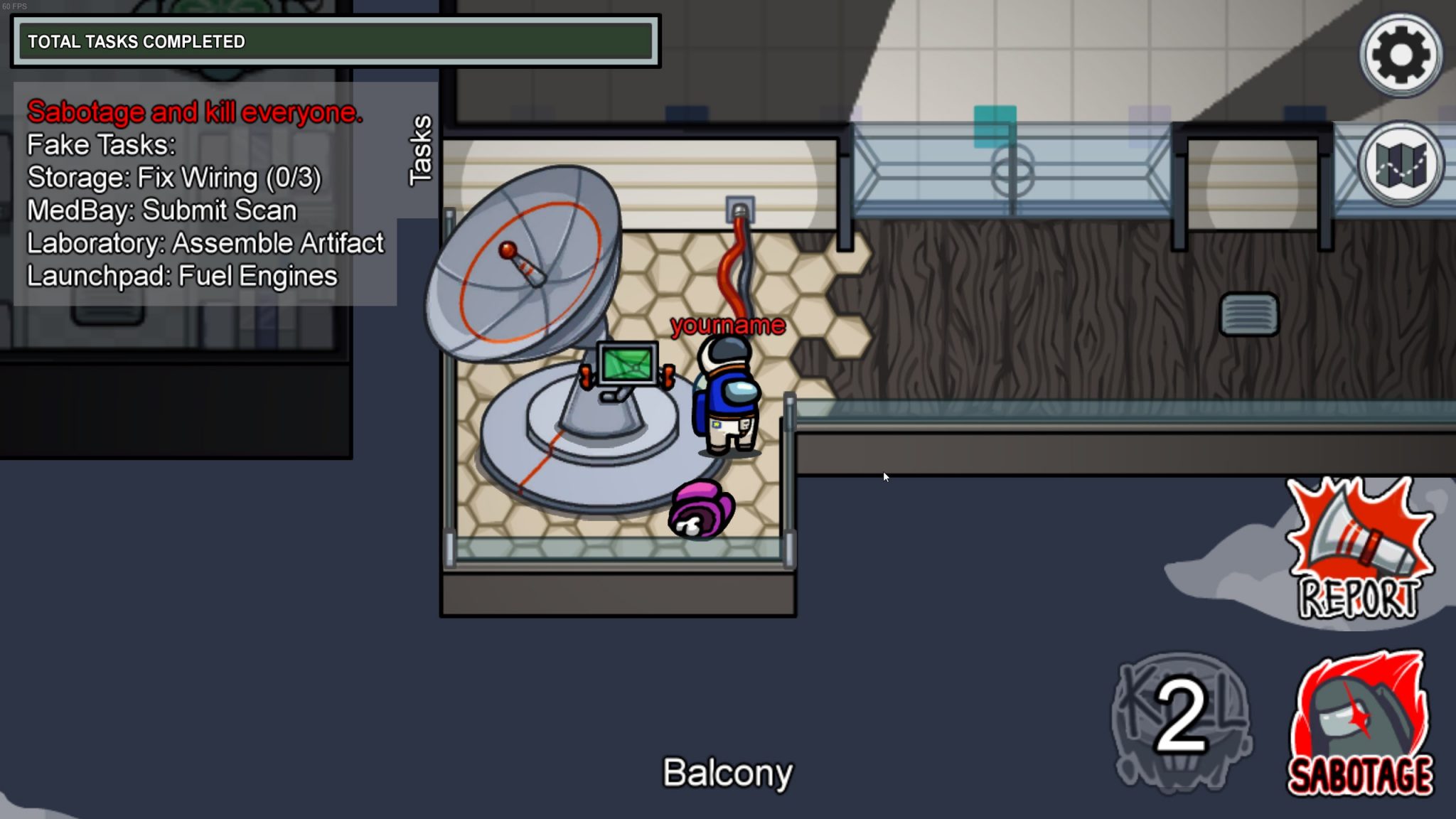This screenshot has width=1456, height=819.
Task: Select the MedBay: Submit Scan task
Action: pos(161,210)
